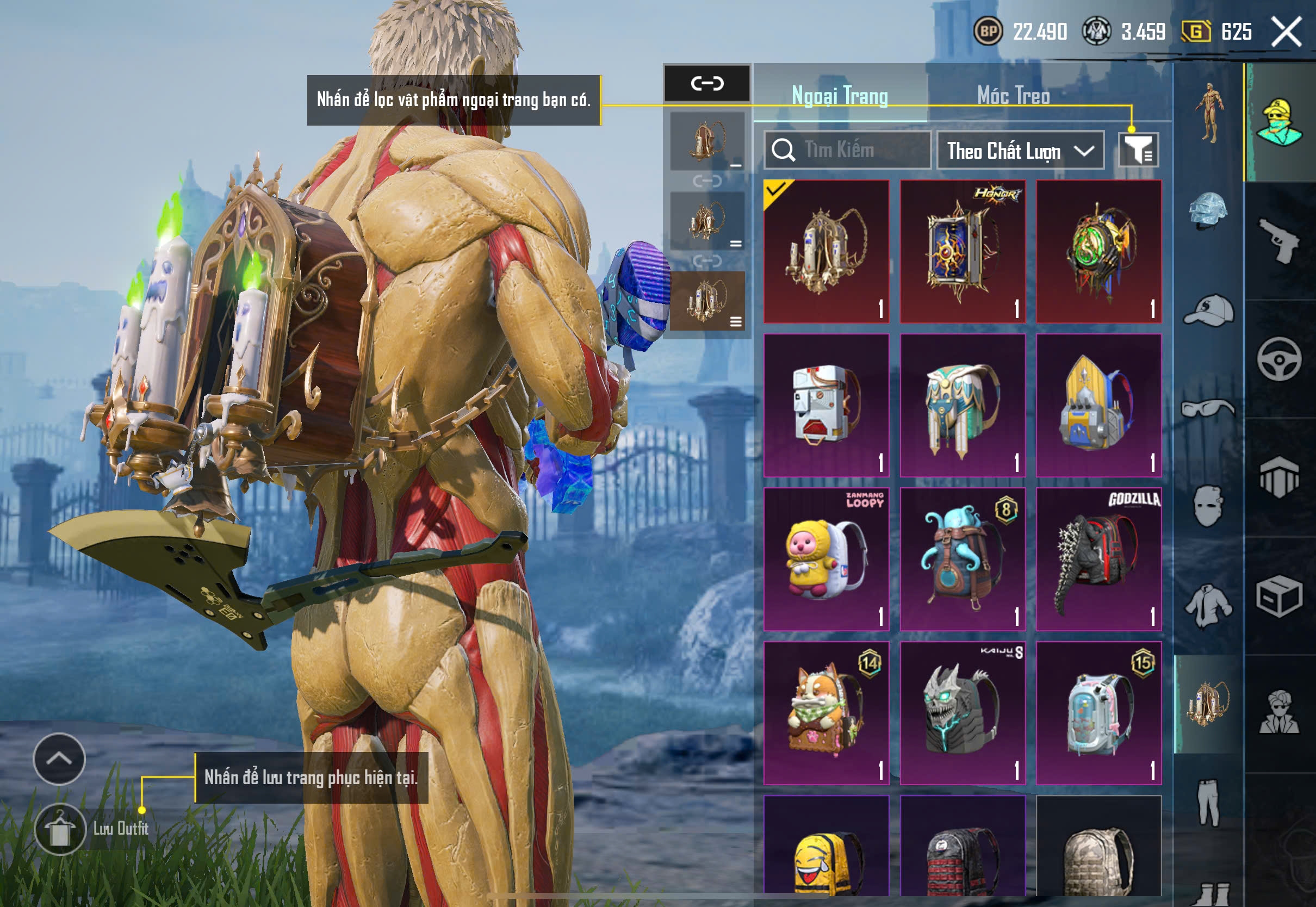Screen dimensions: 1316x907
Task: Select the Ngoại Trang tab
Action: (x=840, y=96)
